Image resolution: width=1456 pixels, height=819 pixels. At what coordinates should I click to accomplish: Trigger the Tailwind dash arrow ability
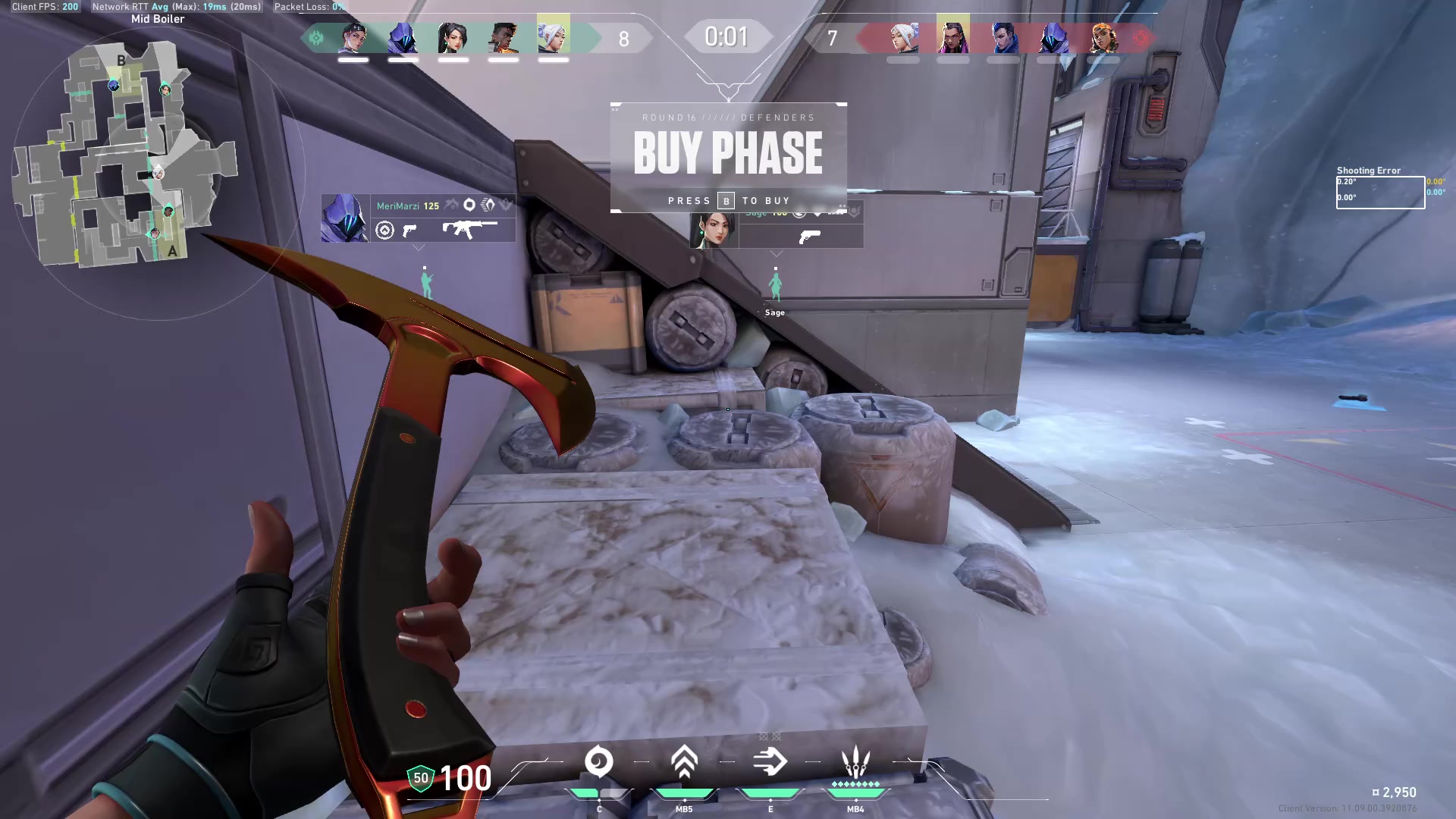[770, 762]
